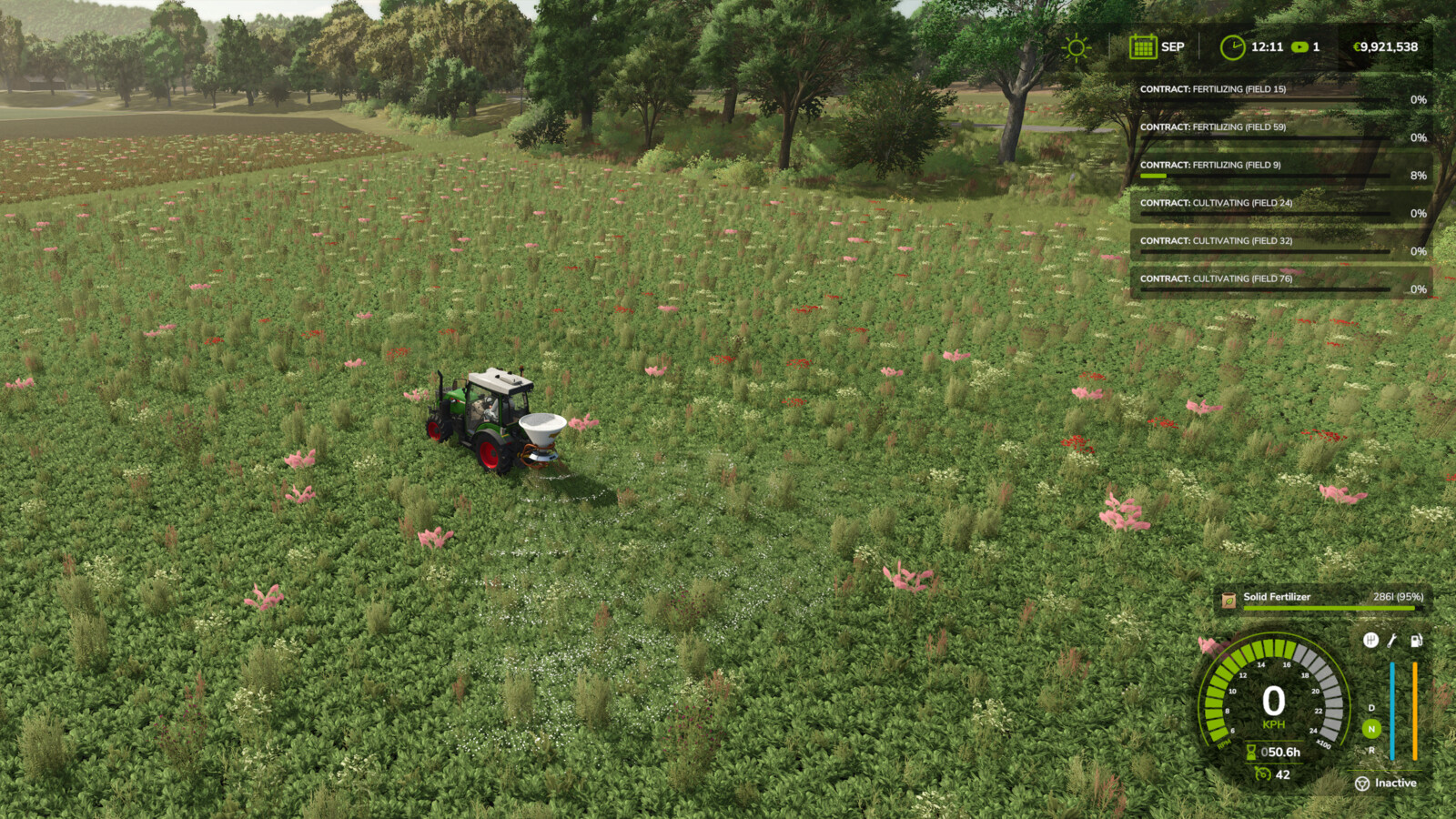
Task: Open the SEP calendar icon
Action: [1143, 46]
